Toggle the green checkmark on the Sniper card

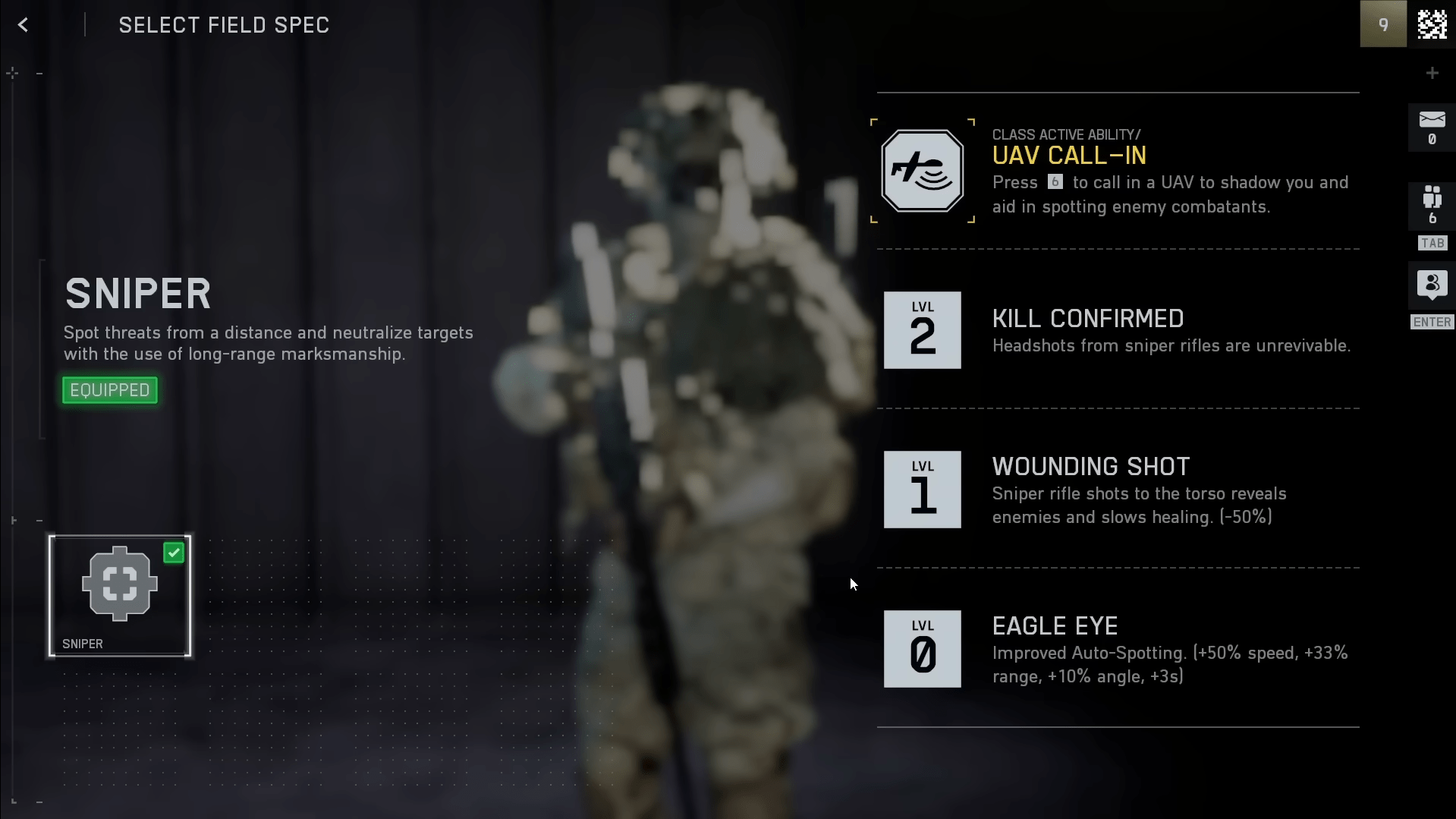(174, 552)
